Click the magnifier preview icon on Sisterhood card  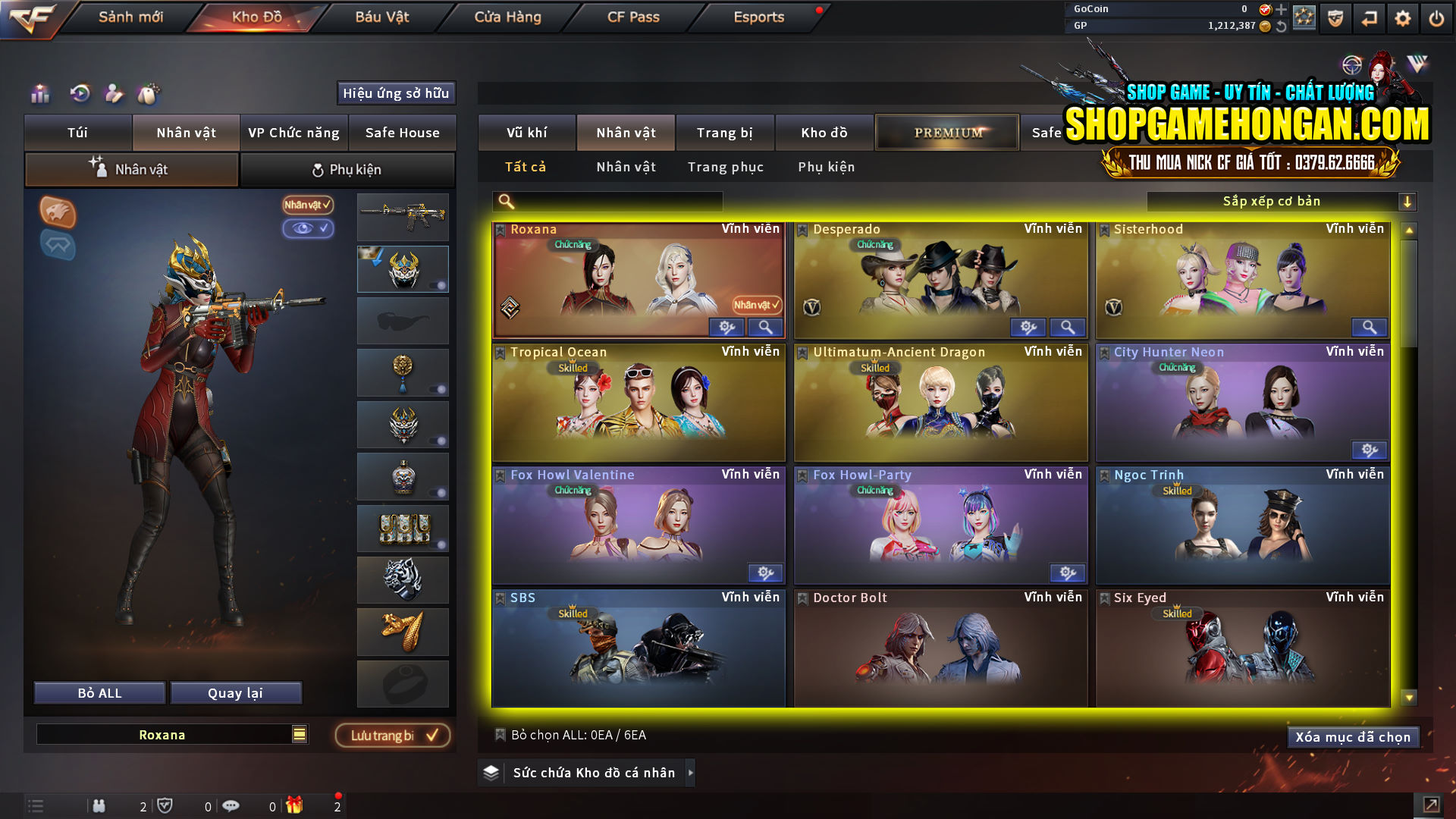click(x=1369, y=327)
